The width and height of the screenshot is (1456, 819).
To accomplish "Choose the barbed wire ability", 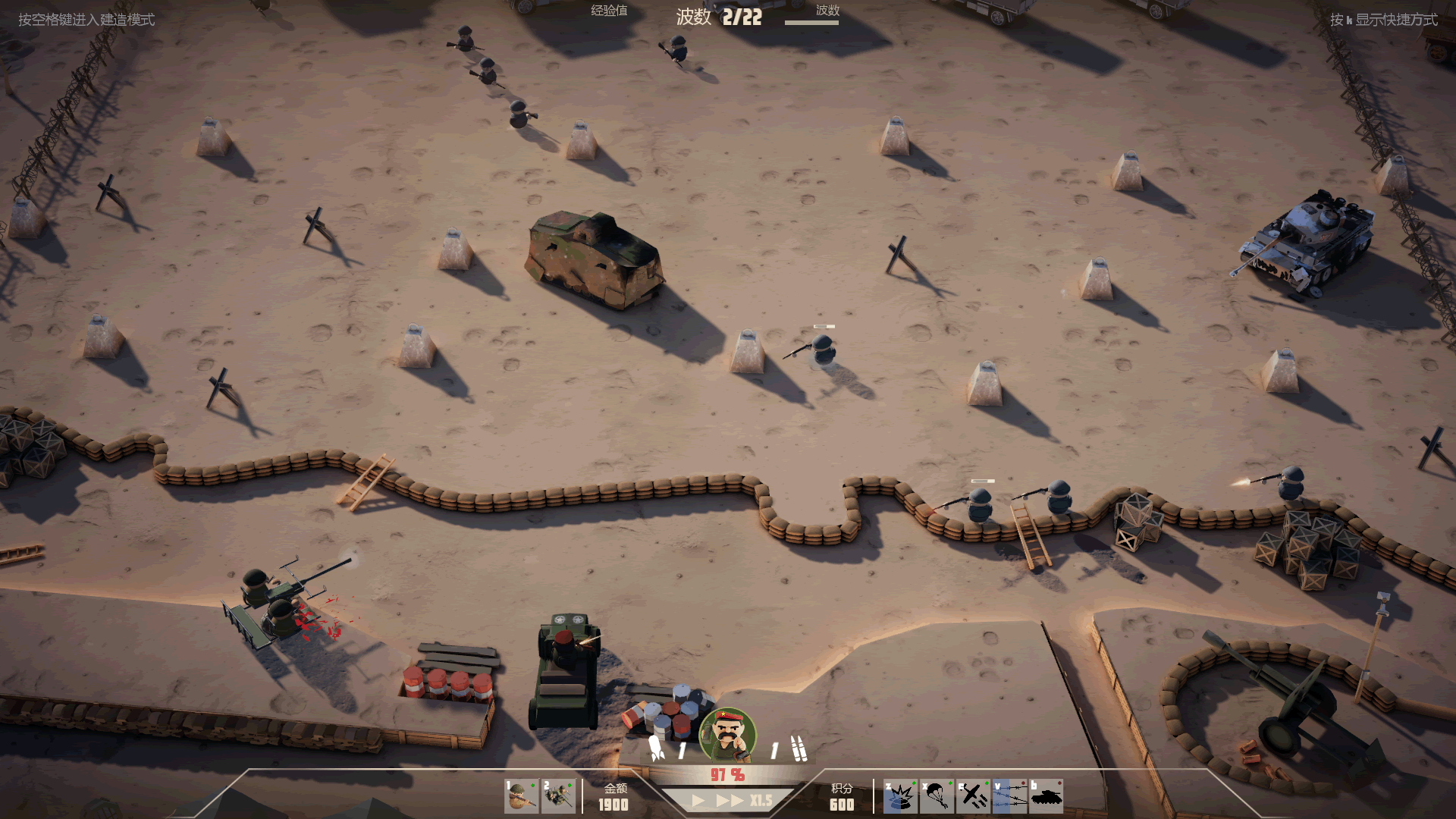I will coord(1009,796).
